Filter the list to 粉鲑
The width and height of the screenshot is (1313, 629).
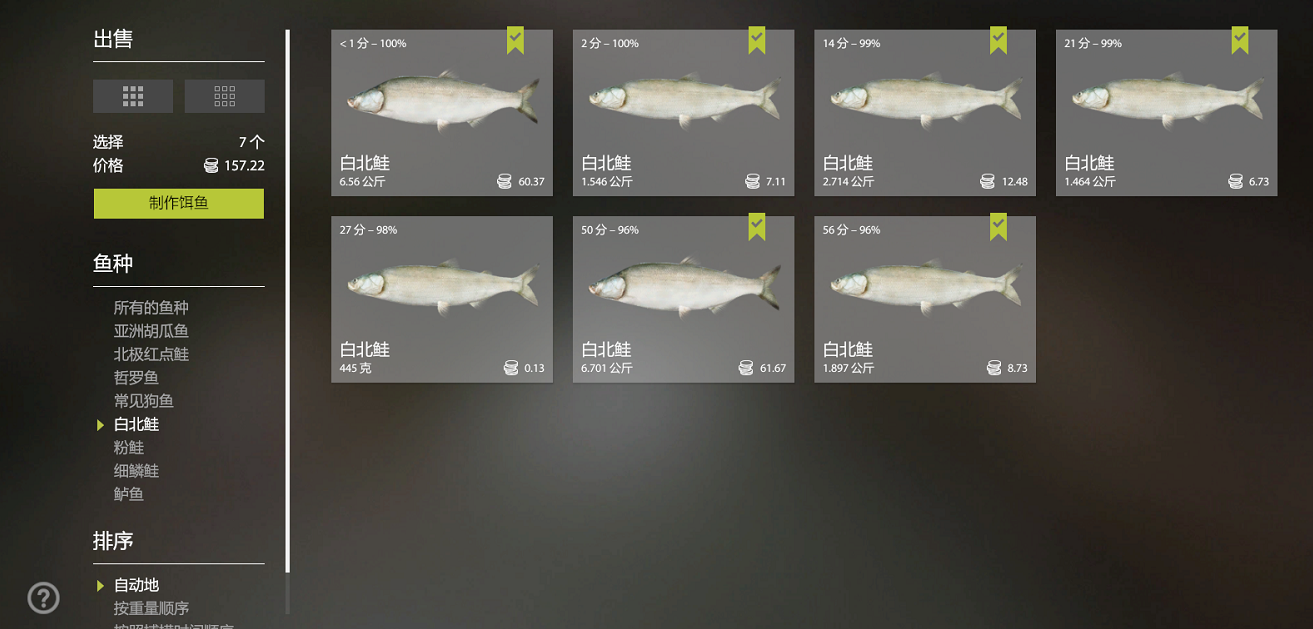coord(129,448)
